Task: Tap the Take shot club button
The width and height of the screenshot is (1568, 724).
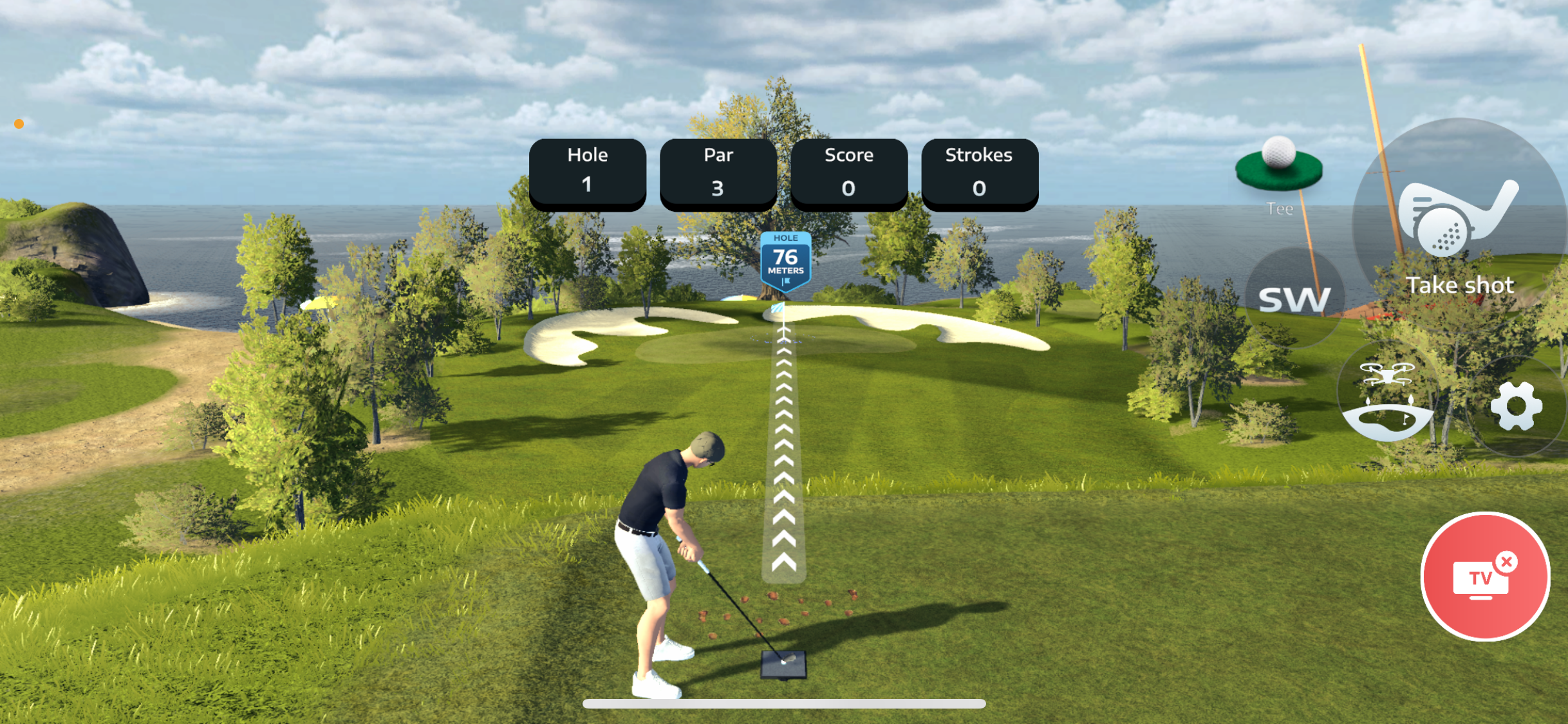Action: point(1460,225)
